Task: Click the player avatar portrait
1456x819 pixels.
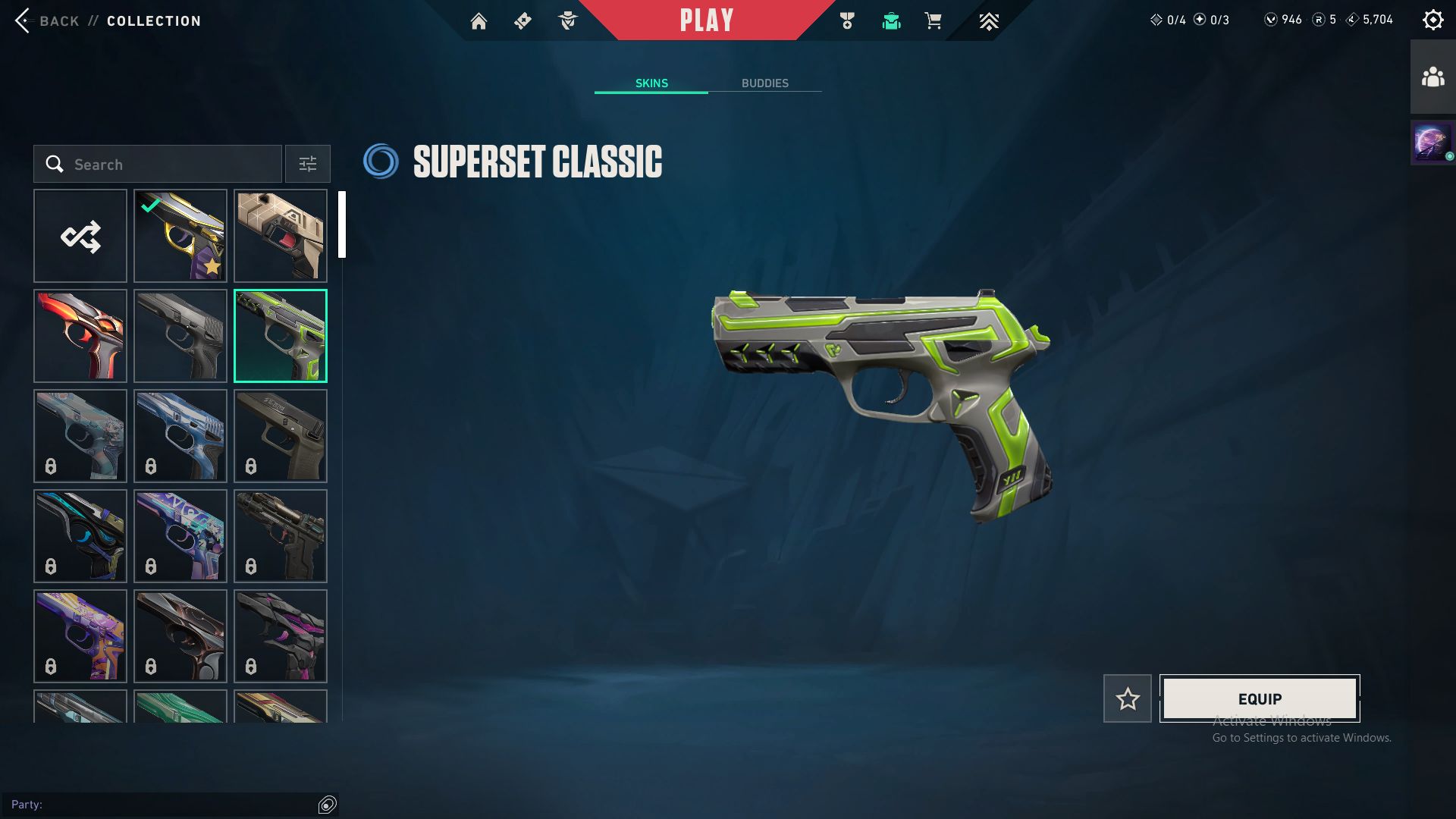Action: pyautogui.click(x=1432, y=142)
